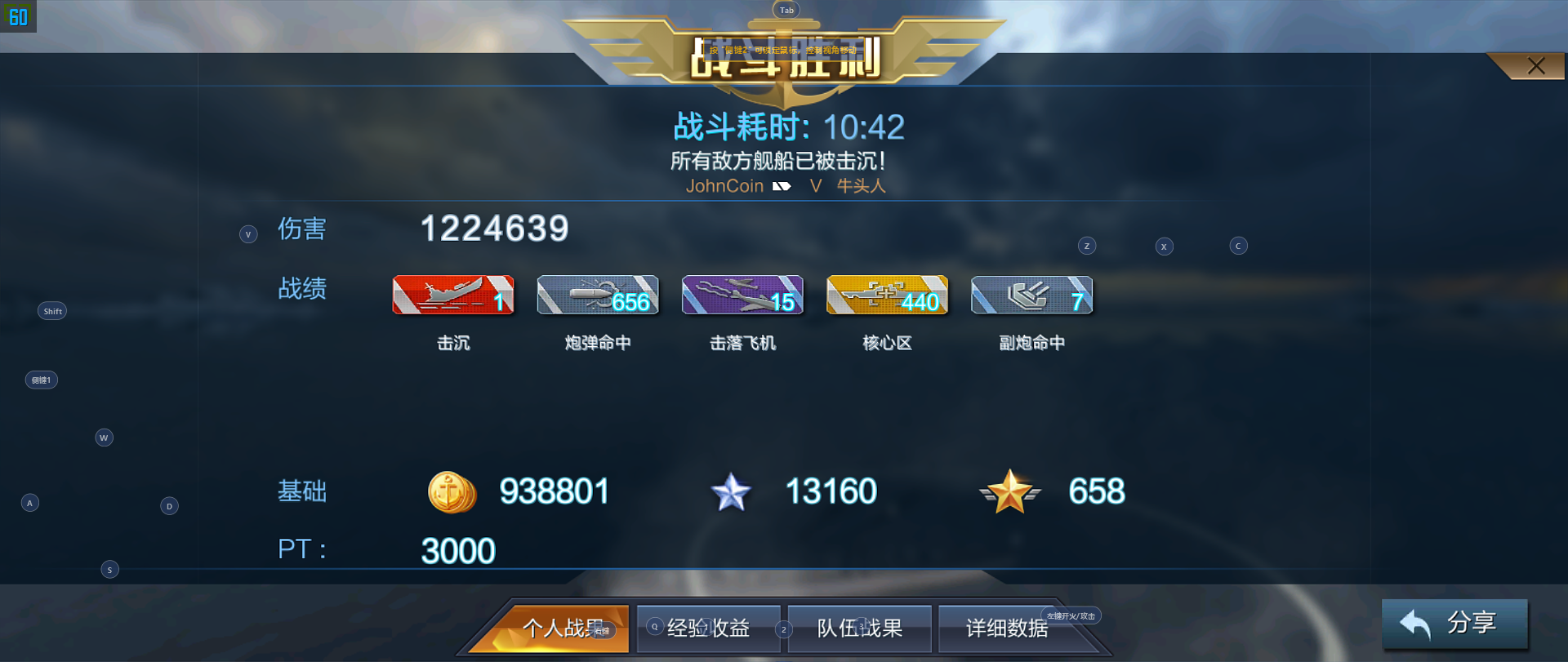Click the silver star experience icon
Screen dimensions: 1568x662
tap(731, 492)
